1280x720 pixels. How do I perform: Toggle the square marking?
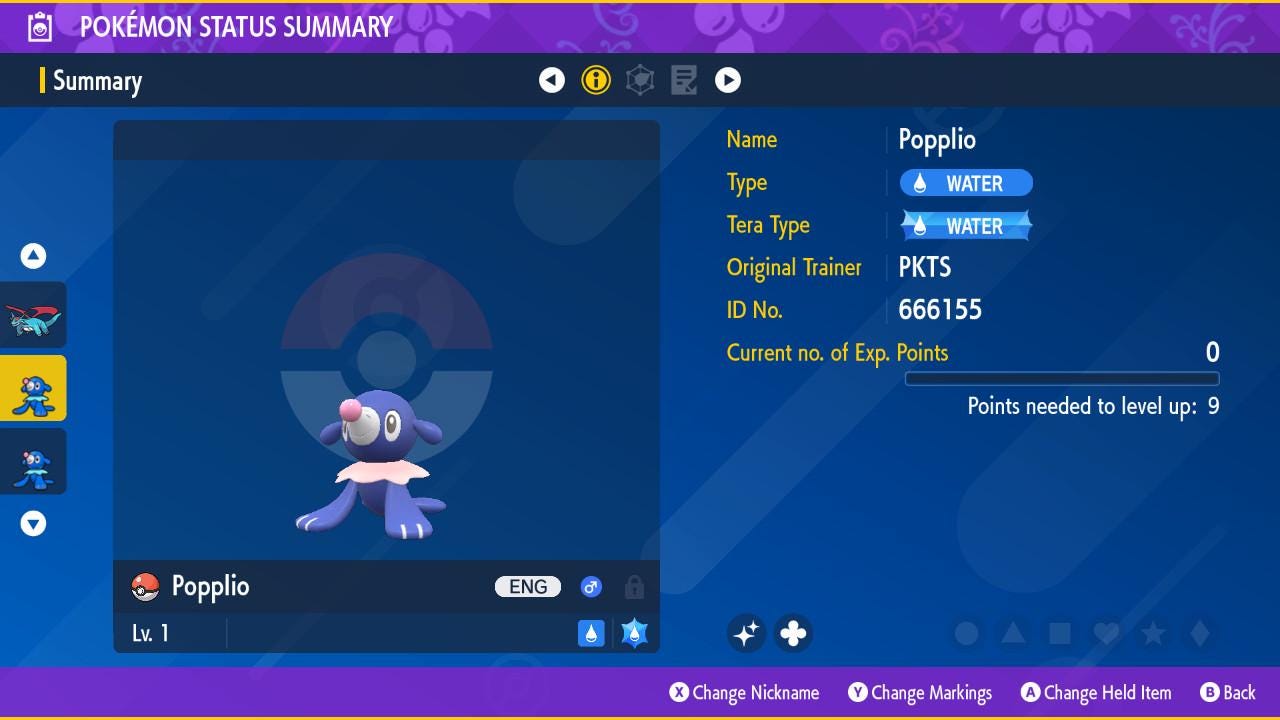1060,634
